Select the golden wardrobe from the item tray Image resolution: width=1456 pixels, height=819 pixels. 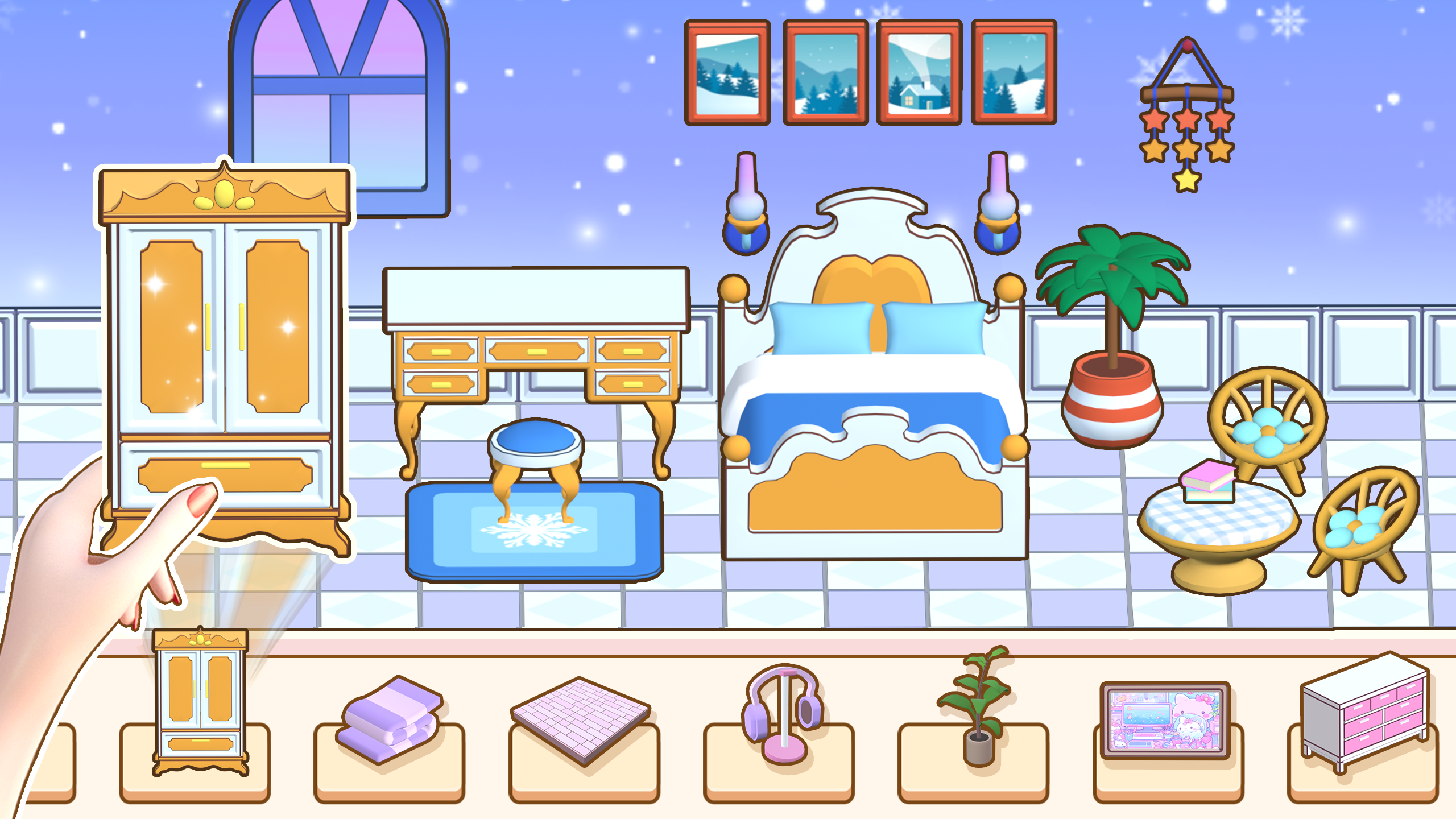tap(200, 708)
